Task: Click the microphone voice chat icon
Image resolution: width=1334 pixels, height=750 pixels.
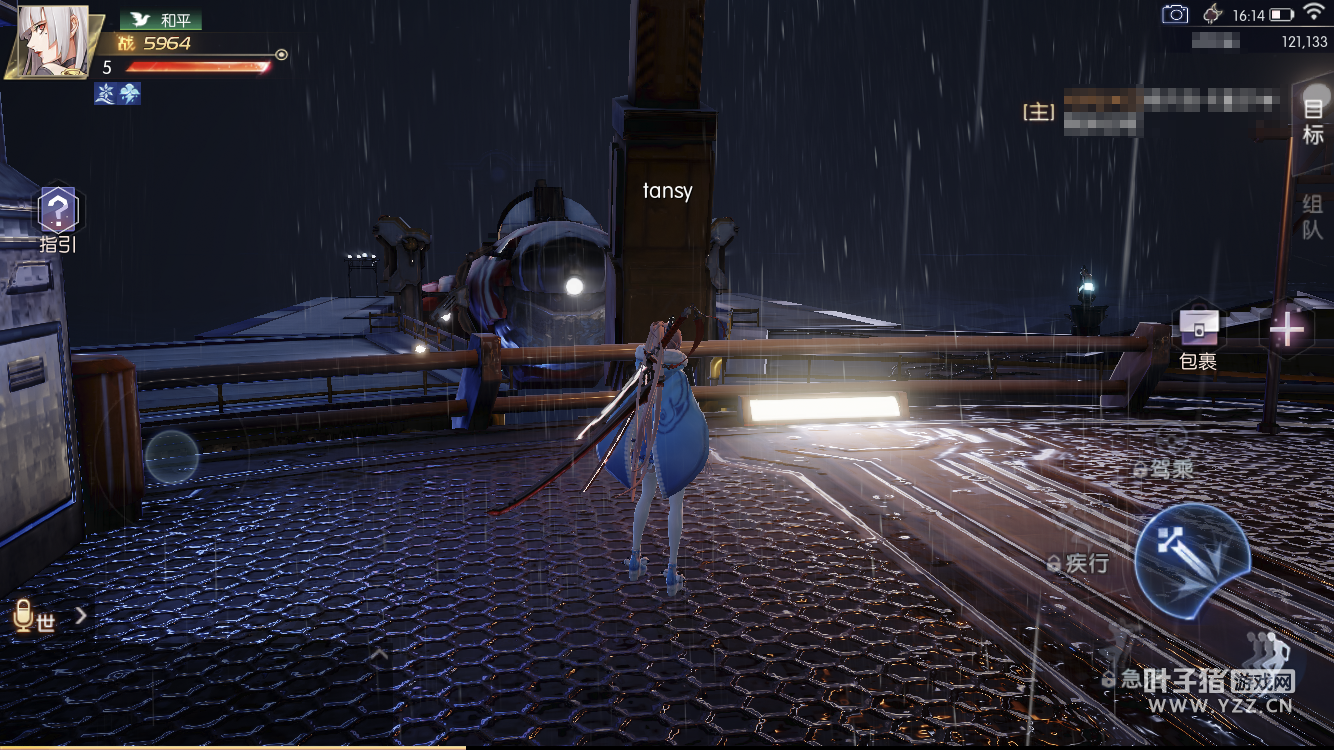Action: (x=24, y=616)
